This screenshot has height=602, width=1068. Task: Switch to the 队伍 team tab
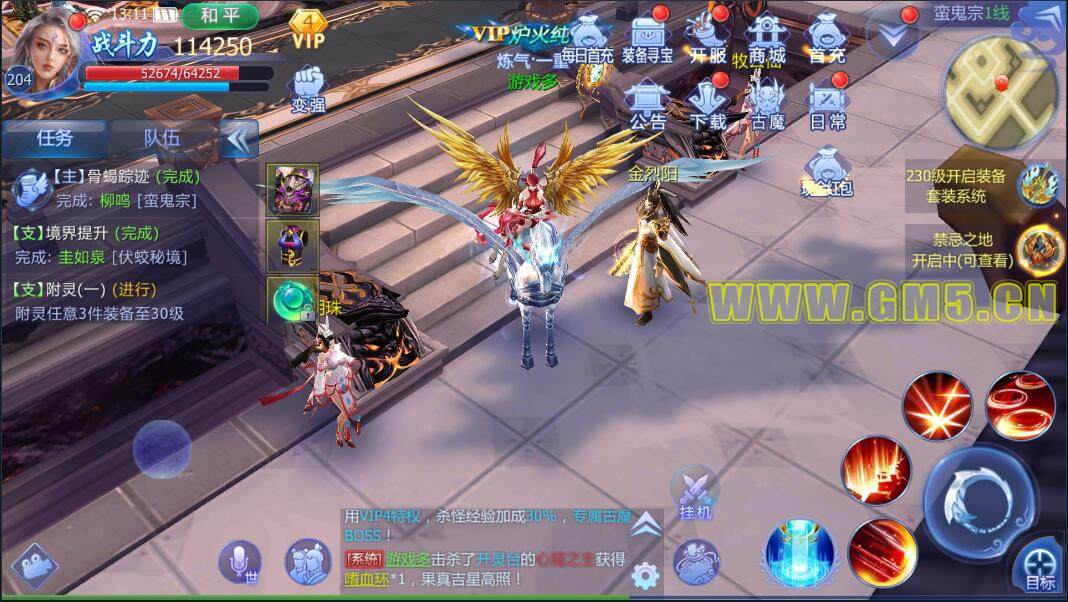click(x=163, y=138)
